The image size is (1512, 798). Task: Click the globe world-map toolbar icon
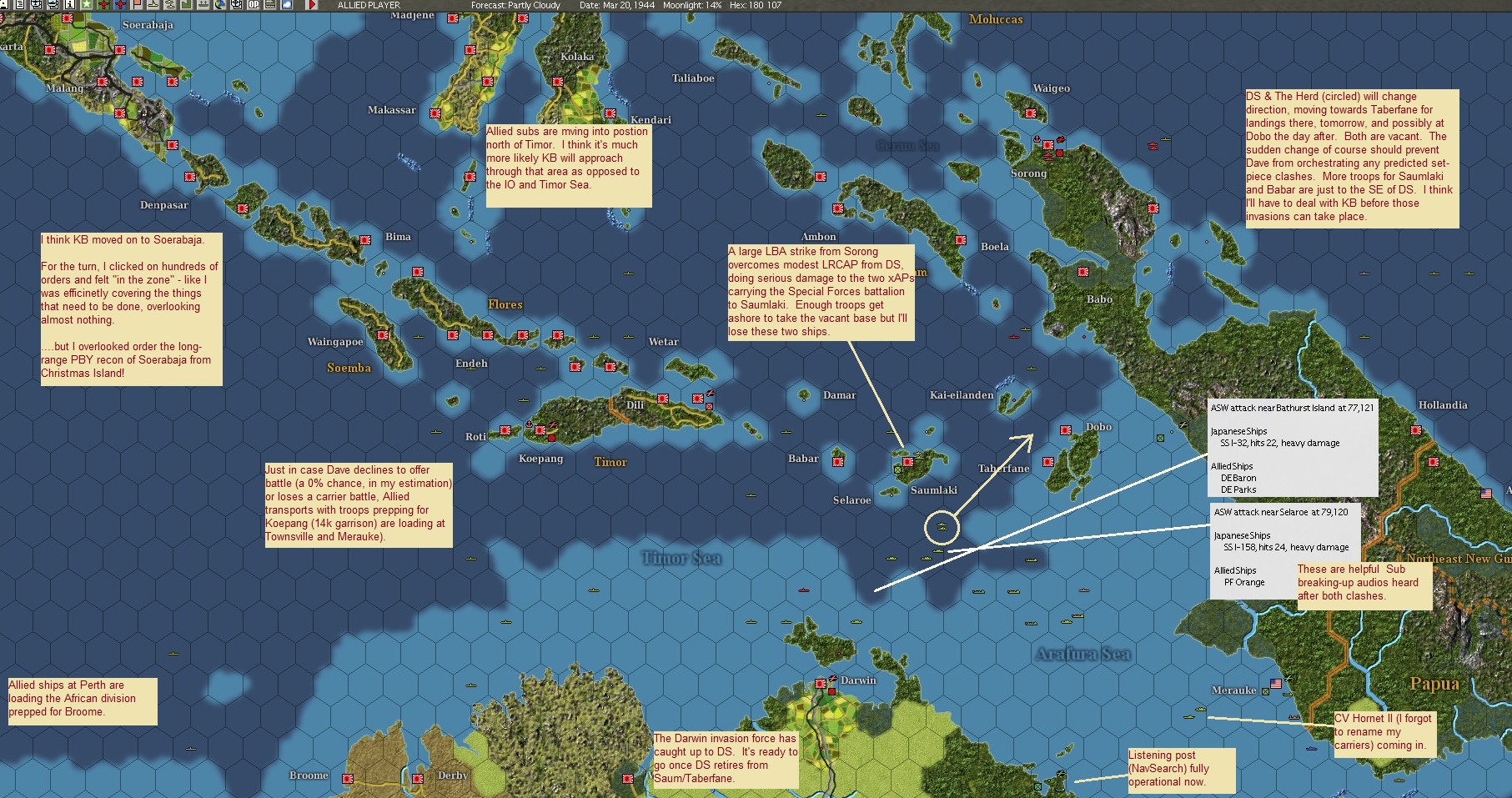[220, 5]
